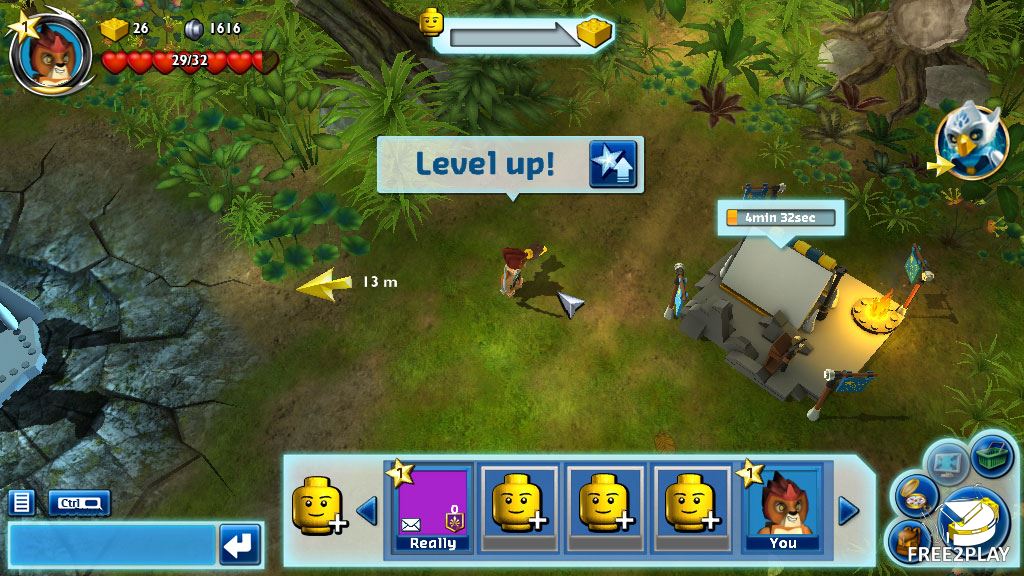
Task: Open the chat log list button
Action: click(22, 502)
